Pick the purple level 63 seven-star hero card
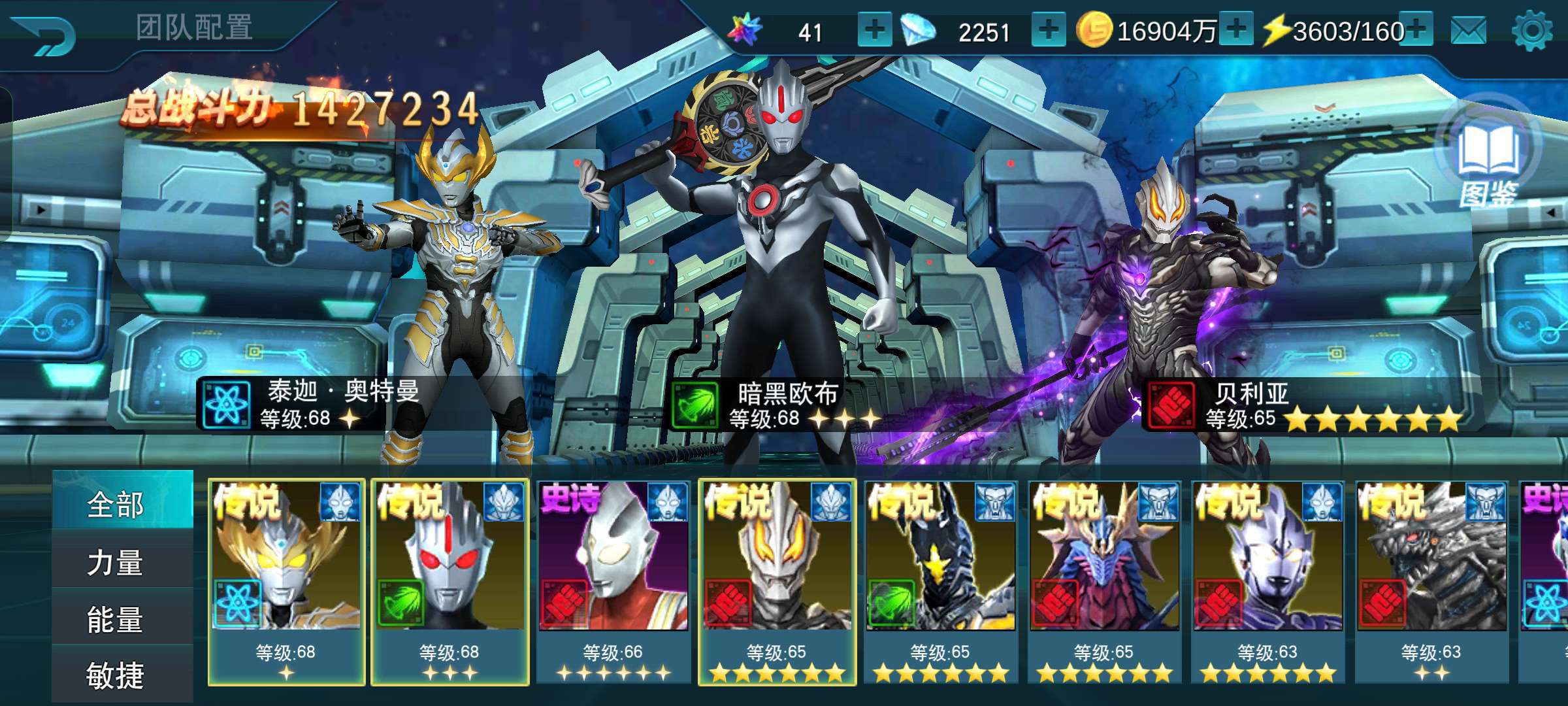This screenshot has height=706, width=1568. tap(1268, 582)
